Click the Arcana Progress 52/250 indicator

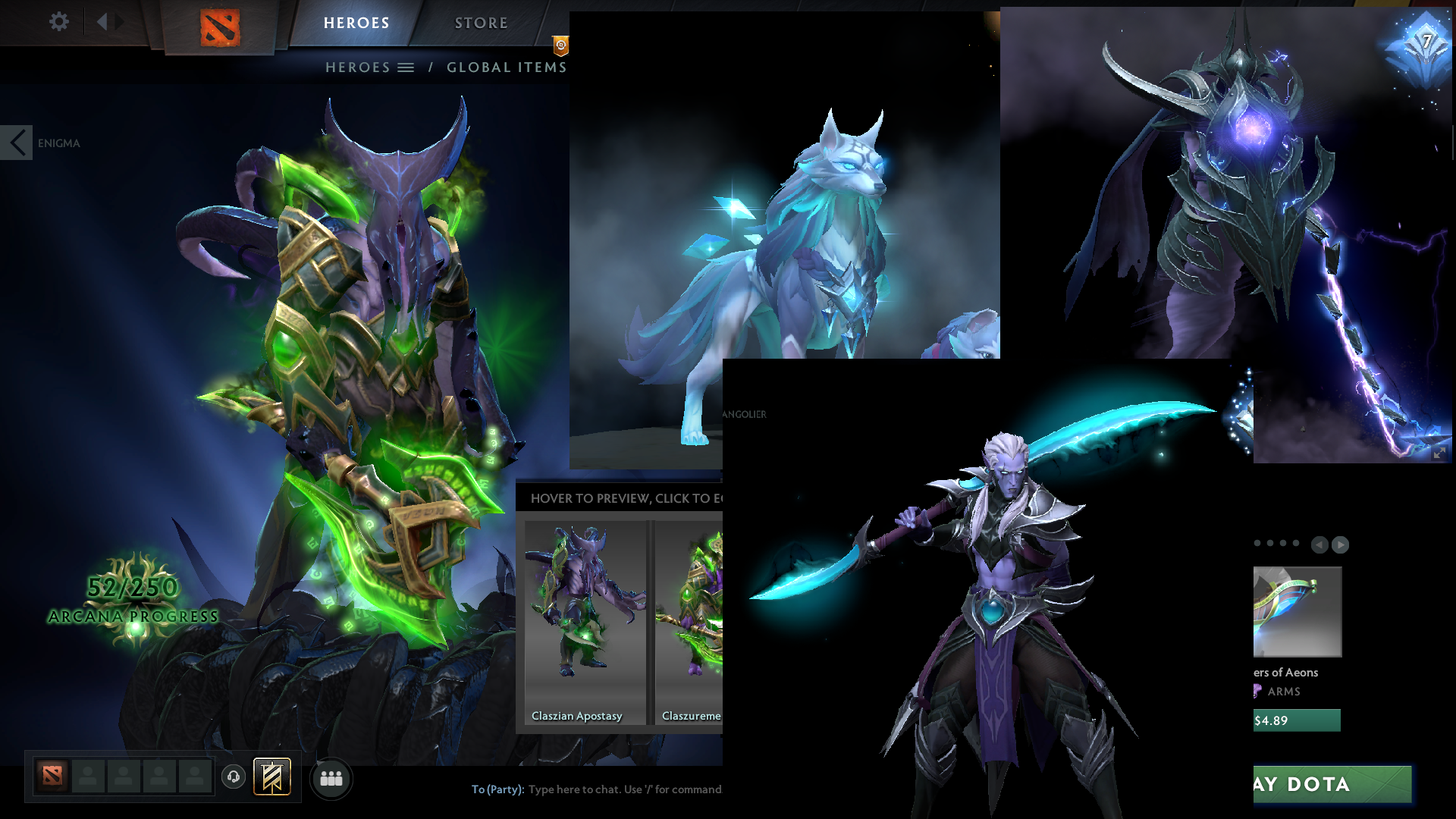(x=133, y=599)
